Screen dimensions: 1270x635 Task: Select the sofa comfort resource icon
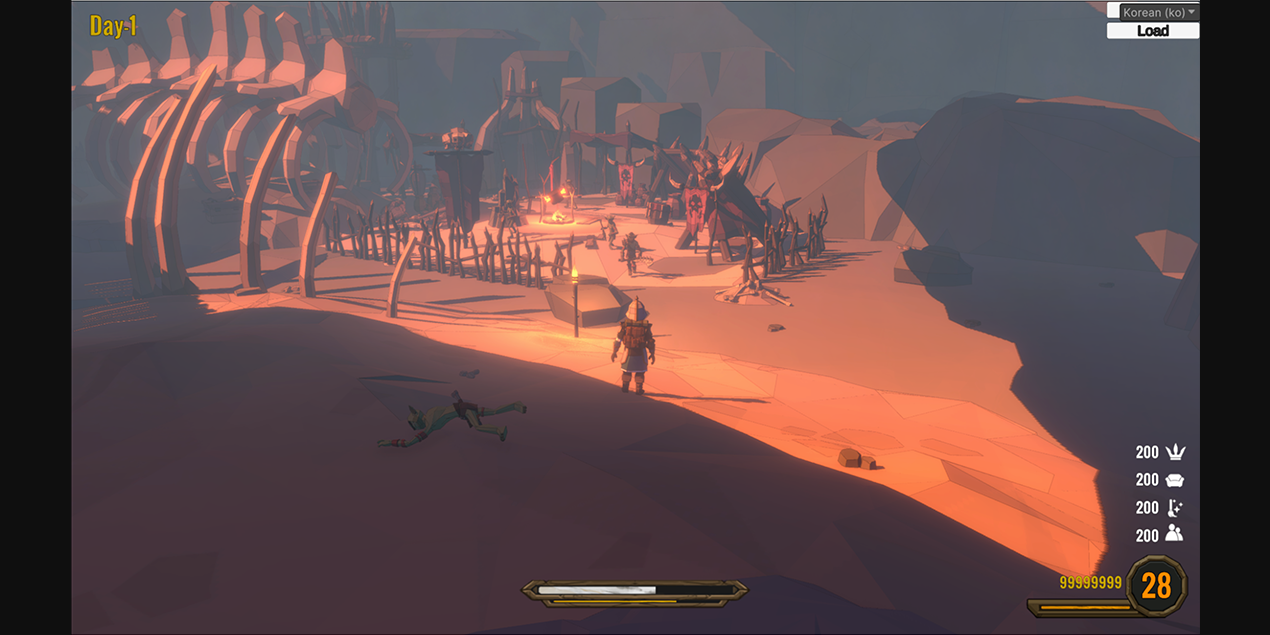tap(1175, 480)
